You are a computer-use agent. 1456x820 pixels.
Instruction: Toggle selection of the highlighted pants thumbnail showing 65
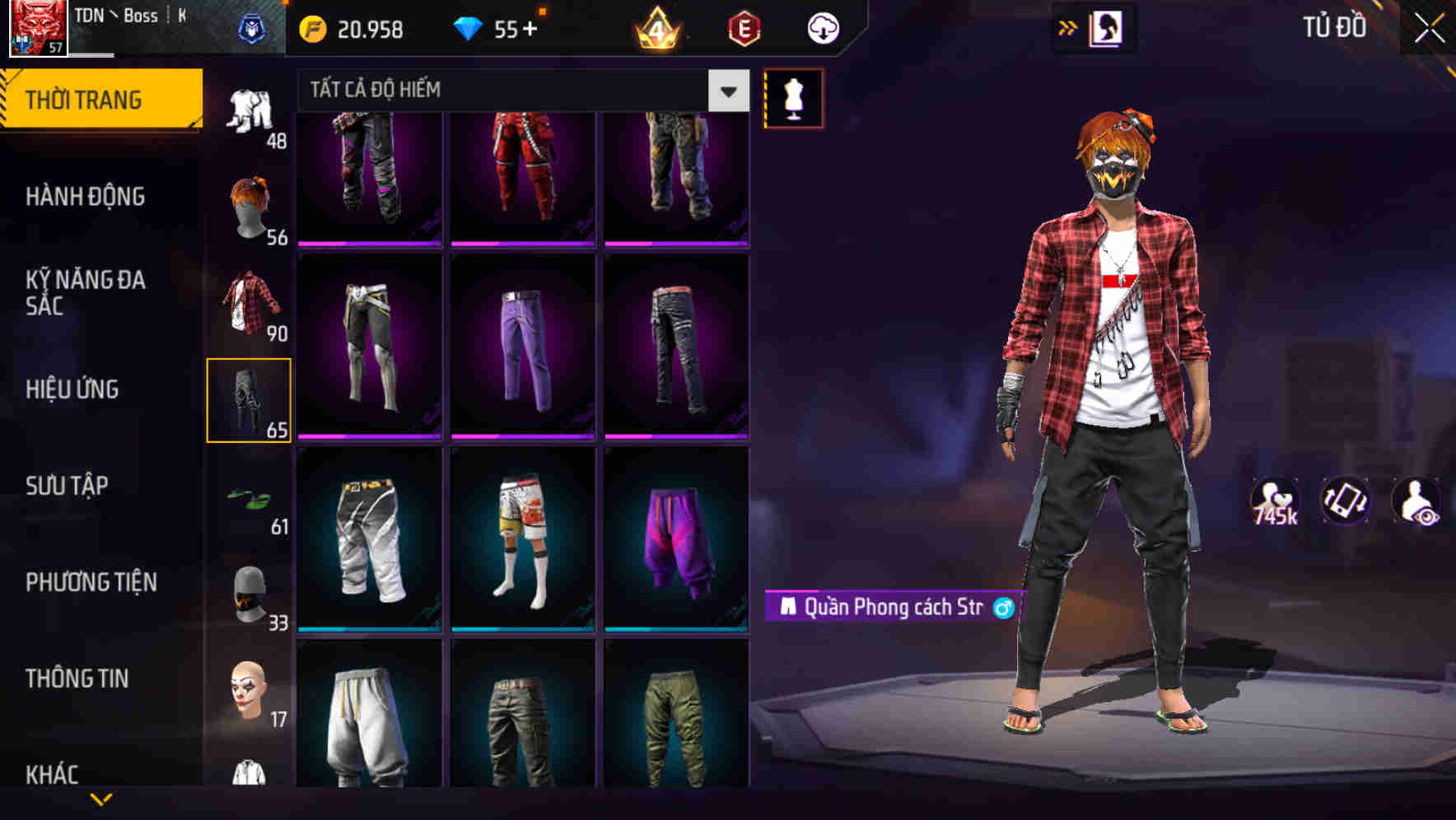pos(250,398)
